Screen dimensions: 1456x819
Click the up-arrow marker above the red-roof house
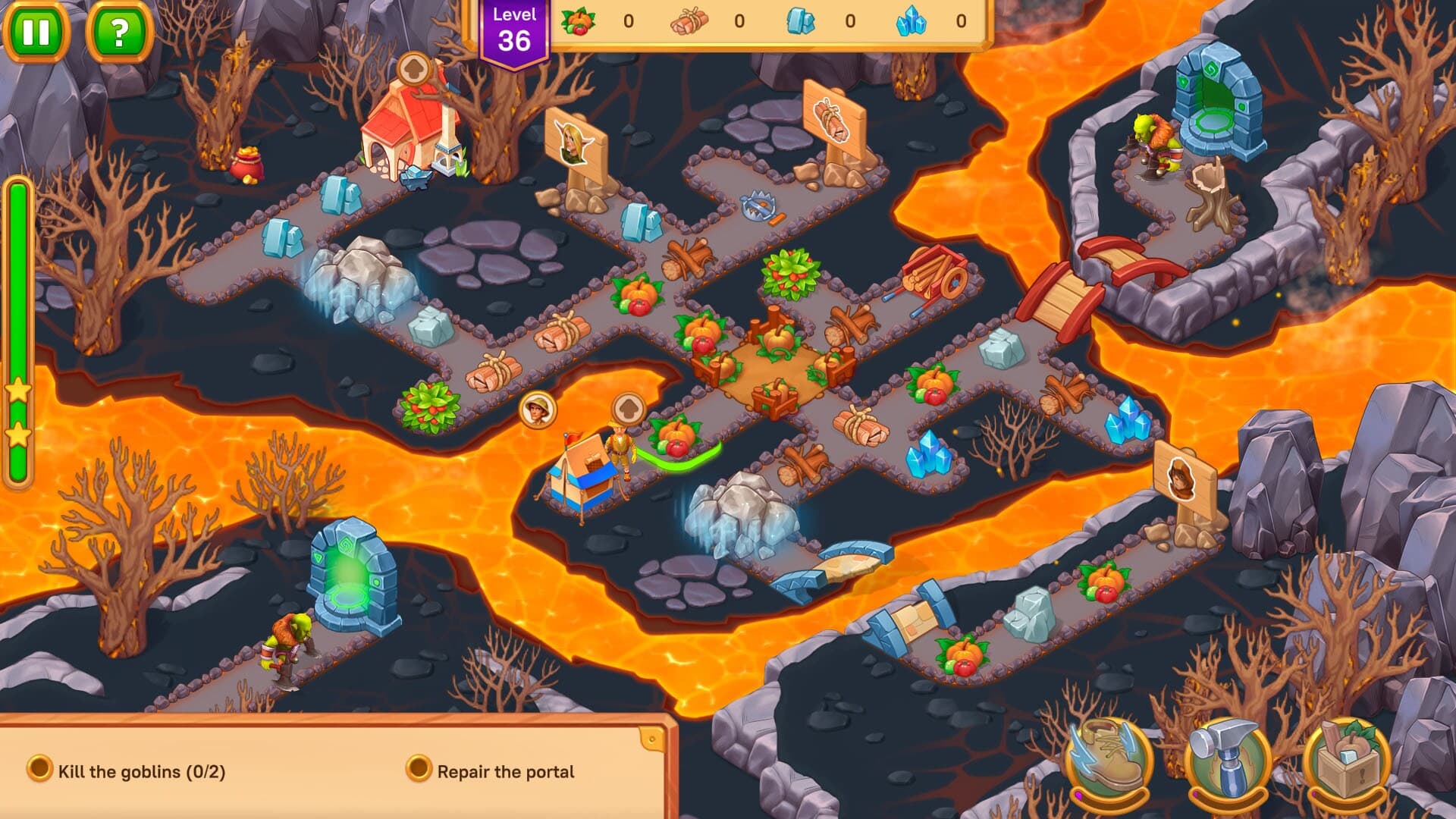[416, 67]
